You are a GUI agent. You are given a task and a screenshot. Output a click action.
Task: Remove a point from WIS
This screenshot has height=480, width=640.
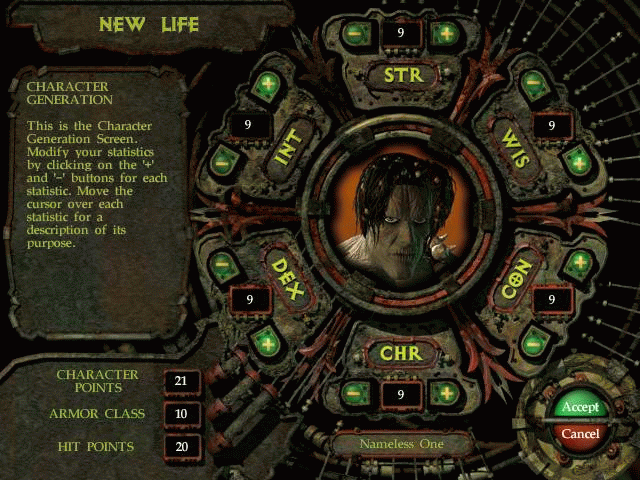click(x=532, y=84)
